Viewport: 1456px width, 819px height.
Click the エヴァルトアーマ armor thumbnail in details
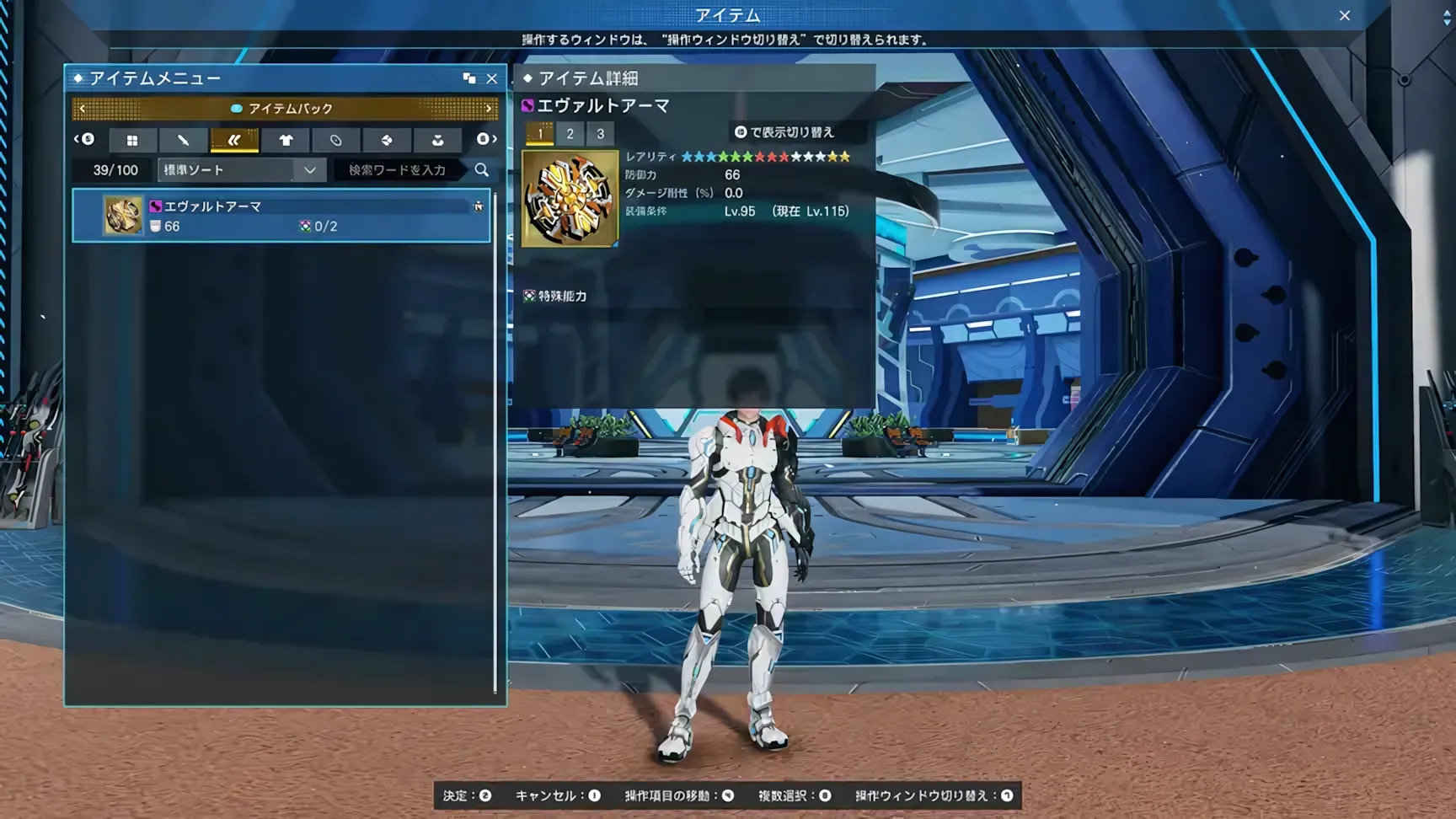(x=570, y=199)
